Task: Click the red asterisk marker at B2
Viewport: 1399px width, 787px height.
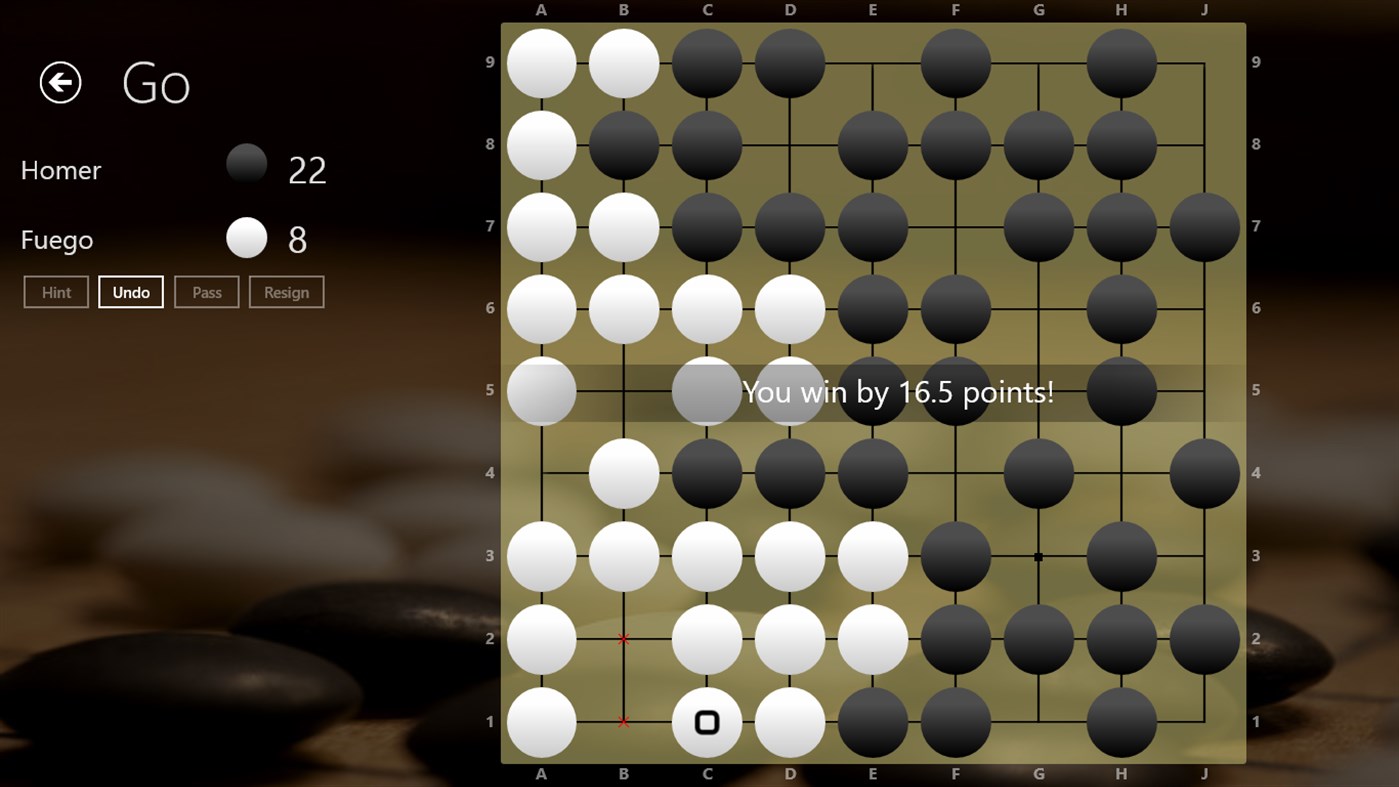Action: click(624, 639)
